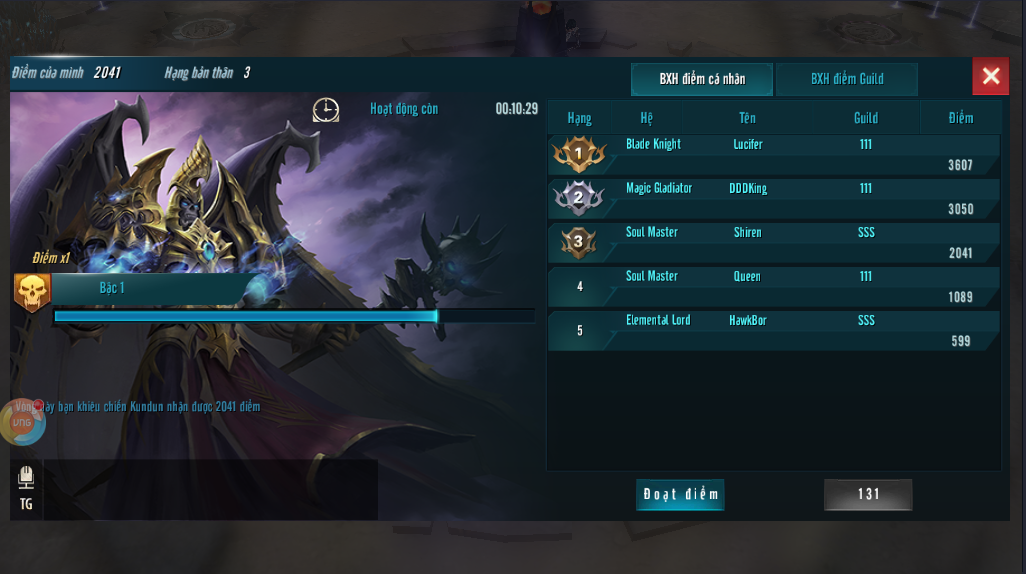Click the skull Bậc 1 tier icon
The image size is (1026, 574).
[32, 292]
